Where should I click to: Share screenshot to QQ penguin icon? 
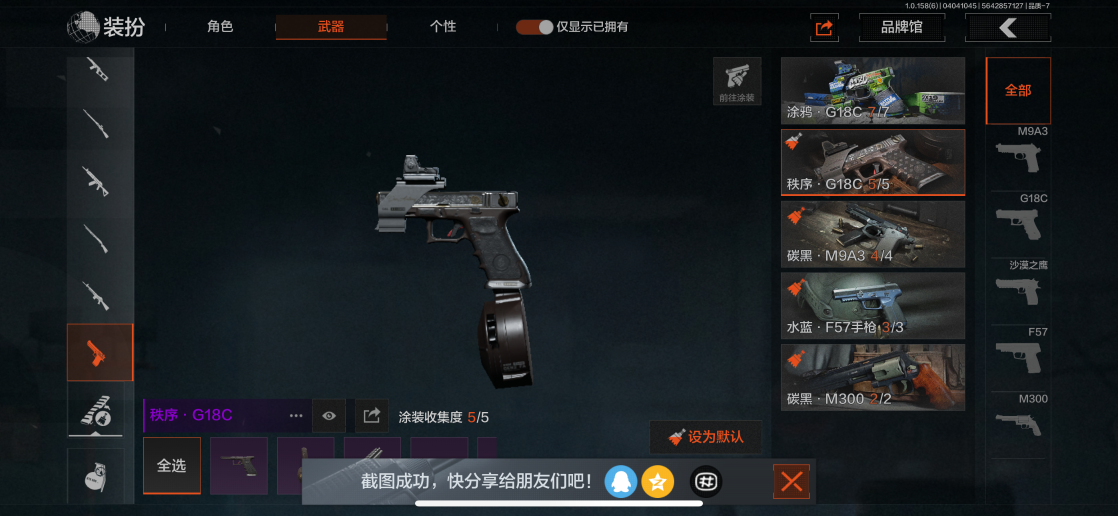tap(620, 482)
